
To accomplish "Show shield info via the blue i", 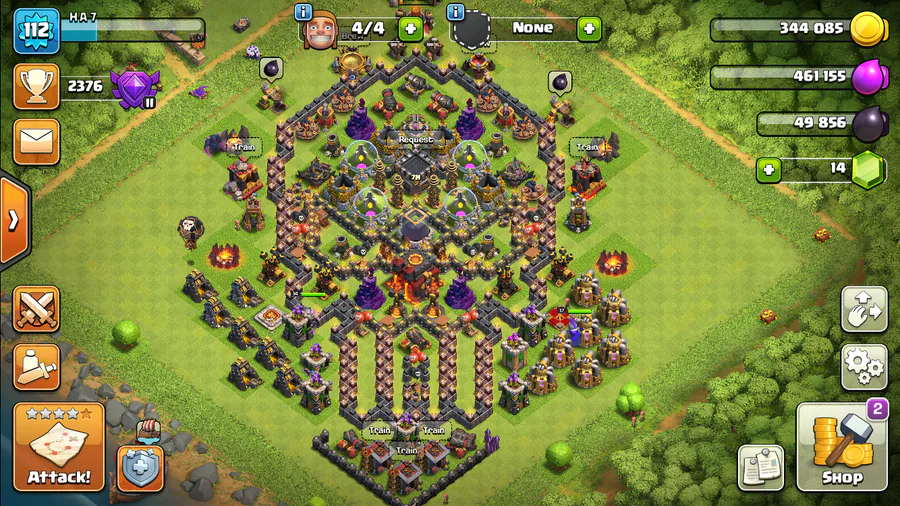I will point(456,12).
